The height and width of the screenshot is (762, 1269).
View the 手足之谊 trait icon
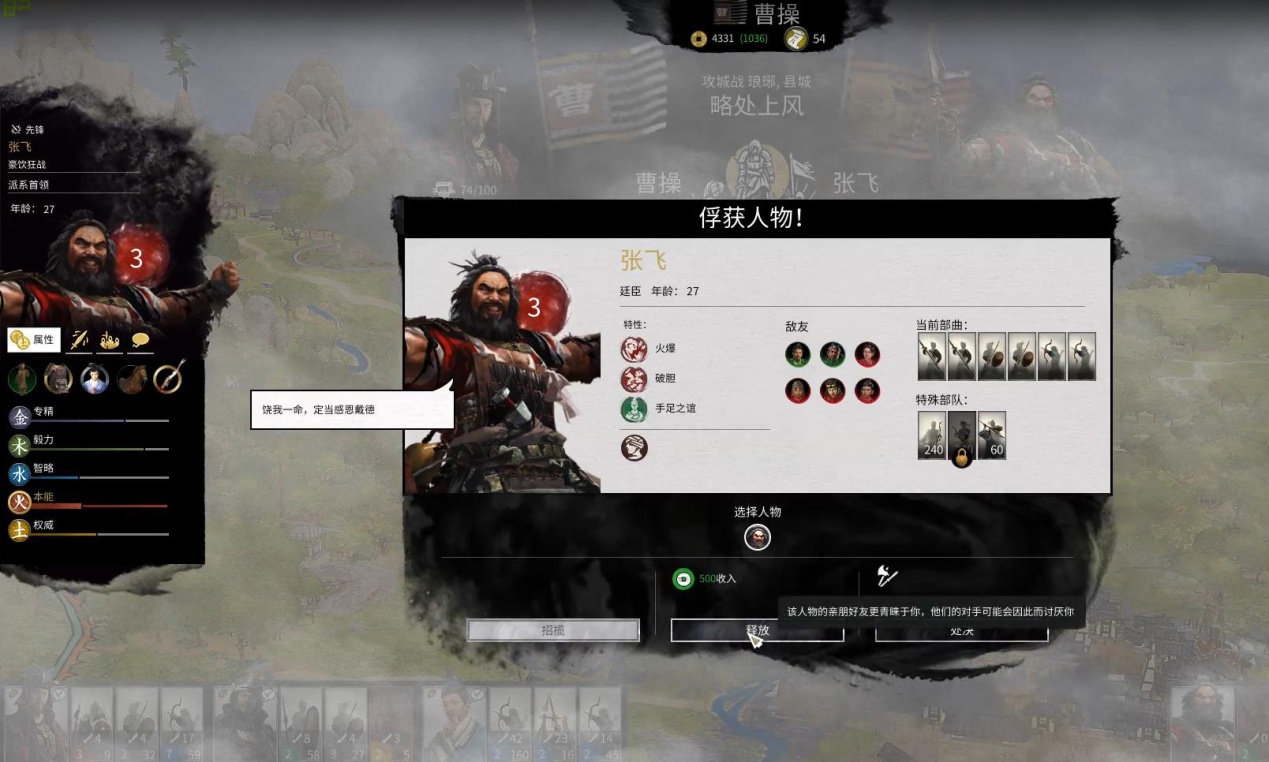[x=634, y=409]
